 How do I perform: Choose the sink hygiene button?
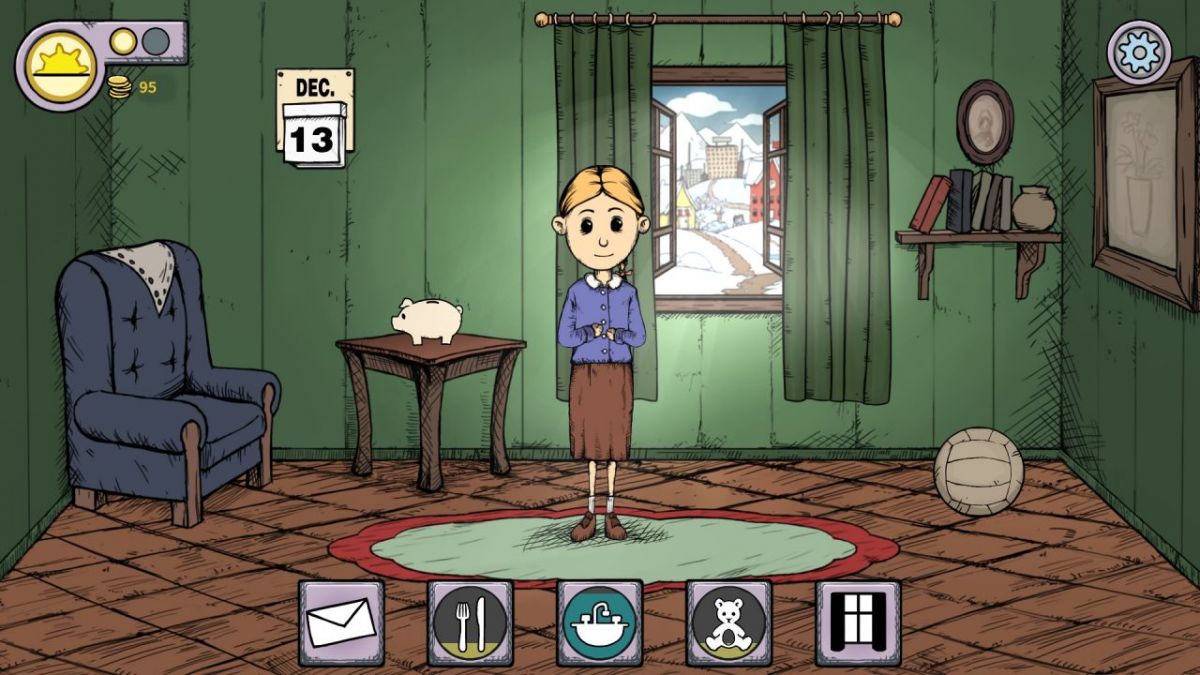[599, 622]
